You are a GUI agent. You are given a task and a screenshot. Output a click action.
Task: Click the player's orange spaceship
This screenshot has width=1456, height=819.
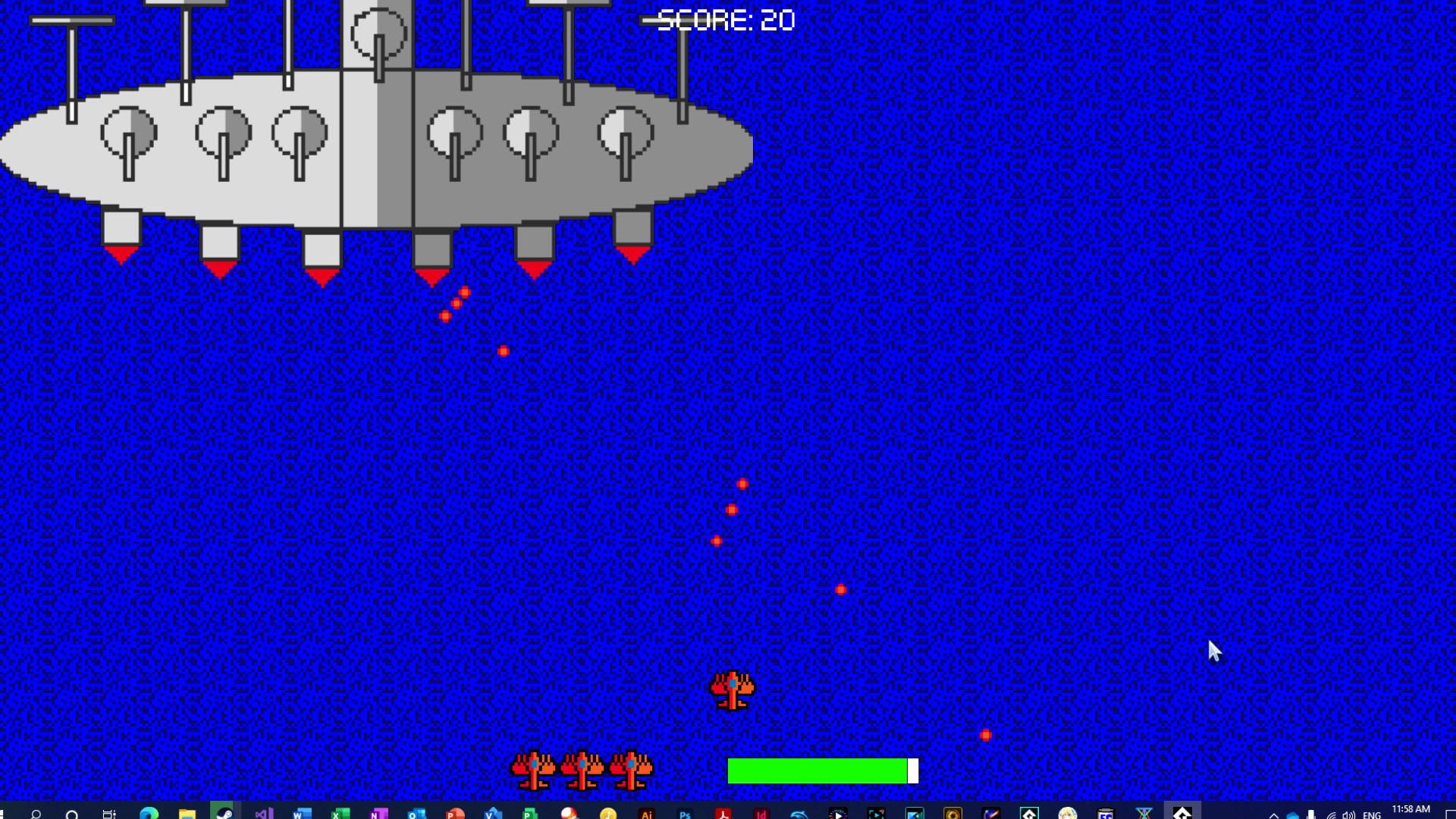[730, 692]
